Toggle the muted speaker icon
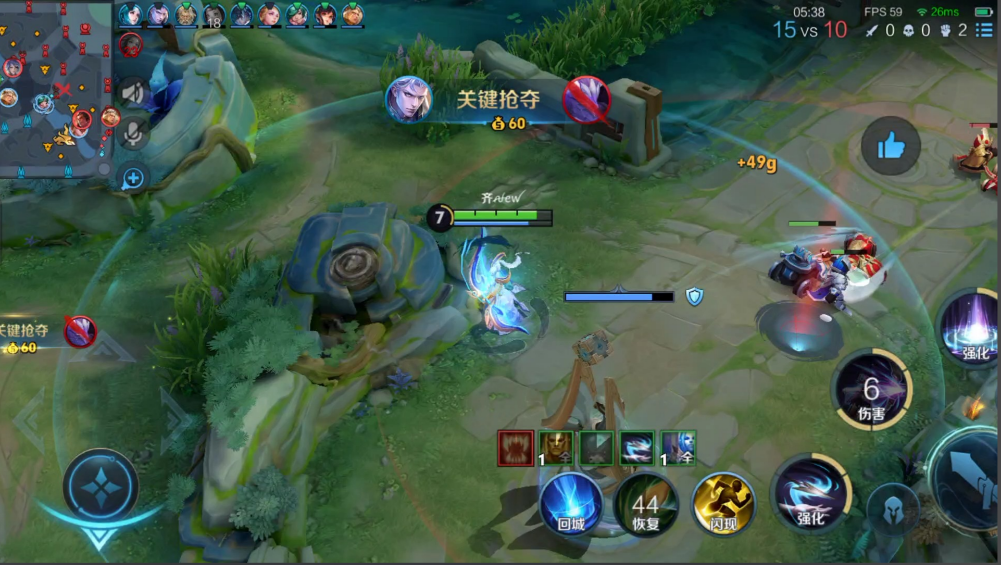This screenshot has width=1001, height=565. pyautogui.click(x=133, y=93)
